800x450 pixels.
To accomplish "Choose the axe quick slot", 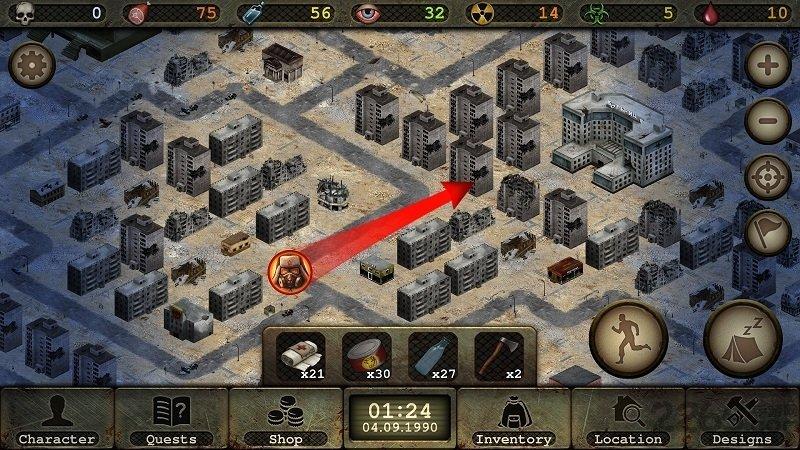I will point(498,357).
